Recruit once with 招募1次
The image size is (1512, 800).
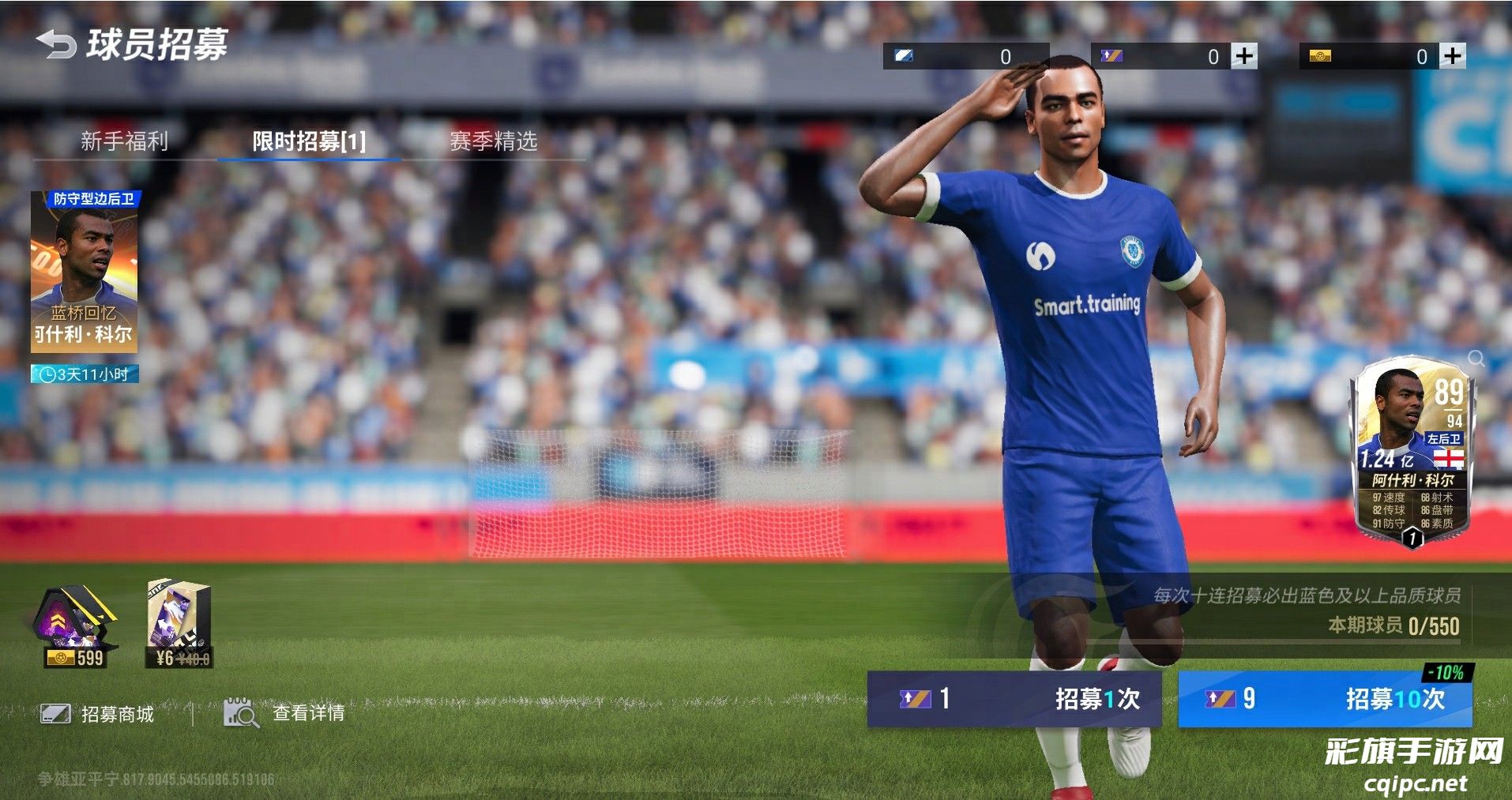pos(1014,699)
